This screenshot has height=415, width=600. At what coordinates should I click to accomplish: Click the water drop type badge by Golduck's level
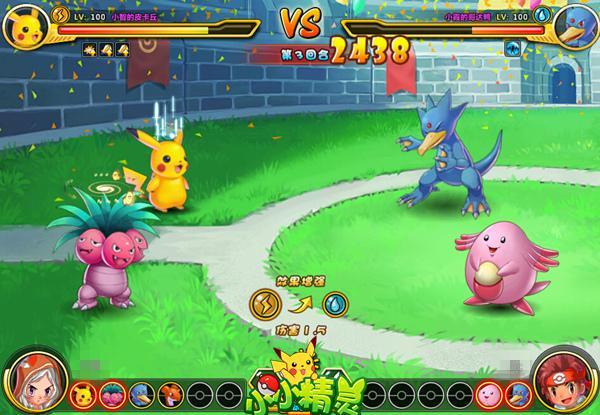pos(540,15)
